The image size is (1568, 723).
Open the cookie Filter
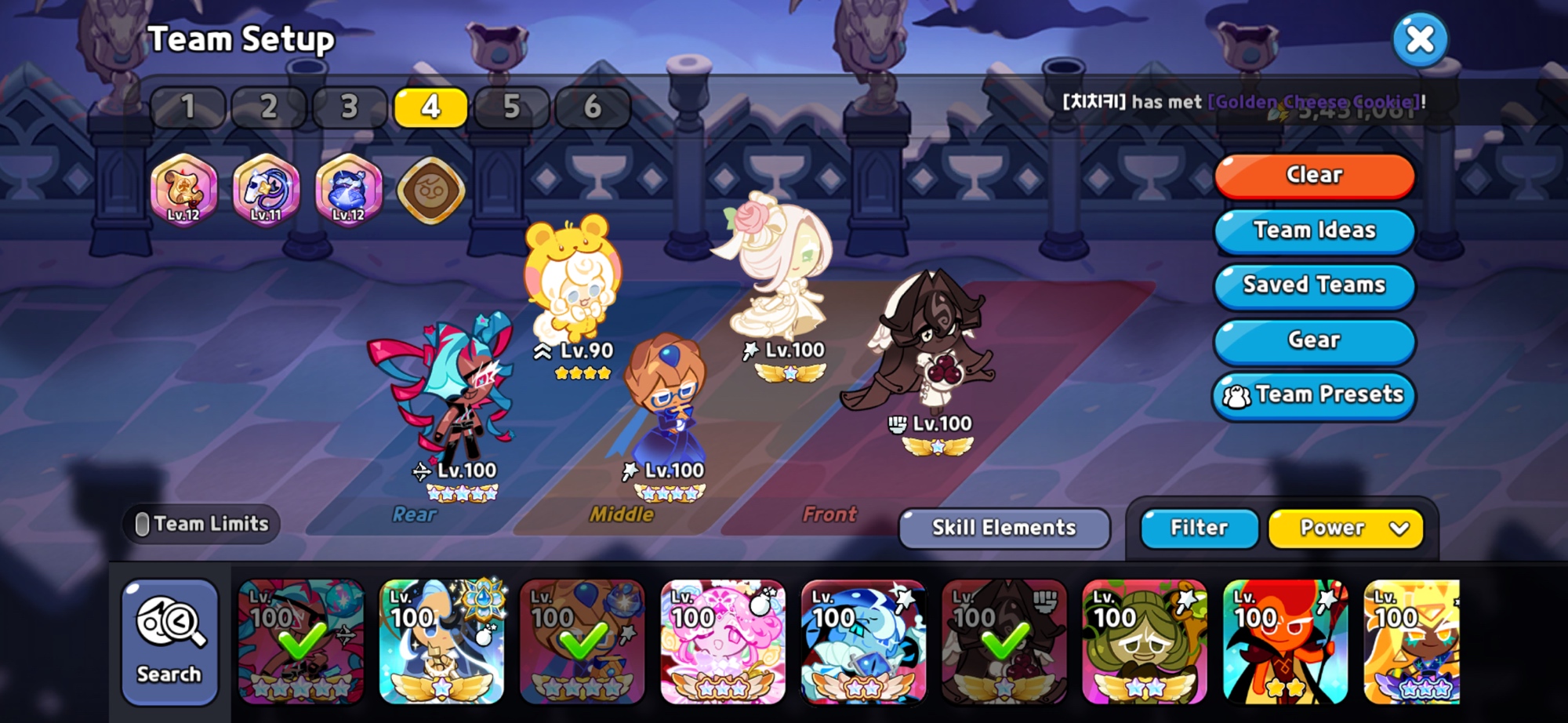pos(1199,528)
